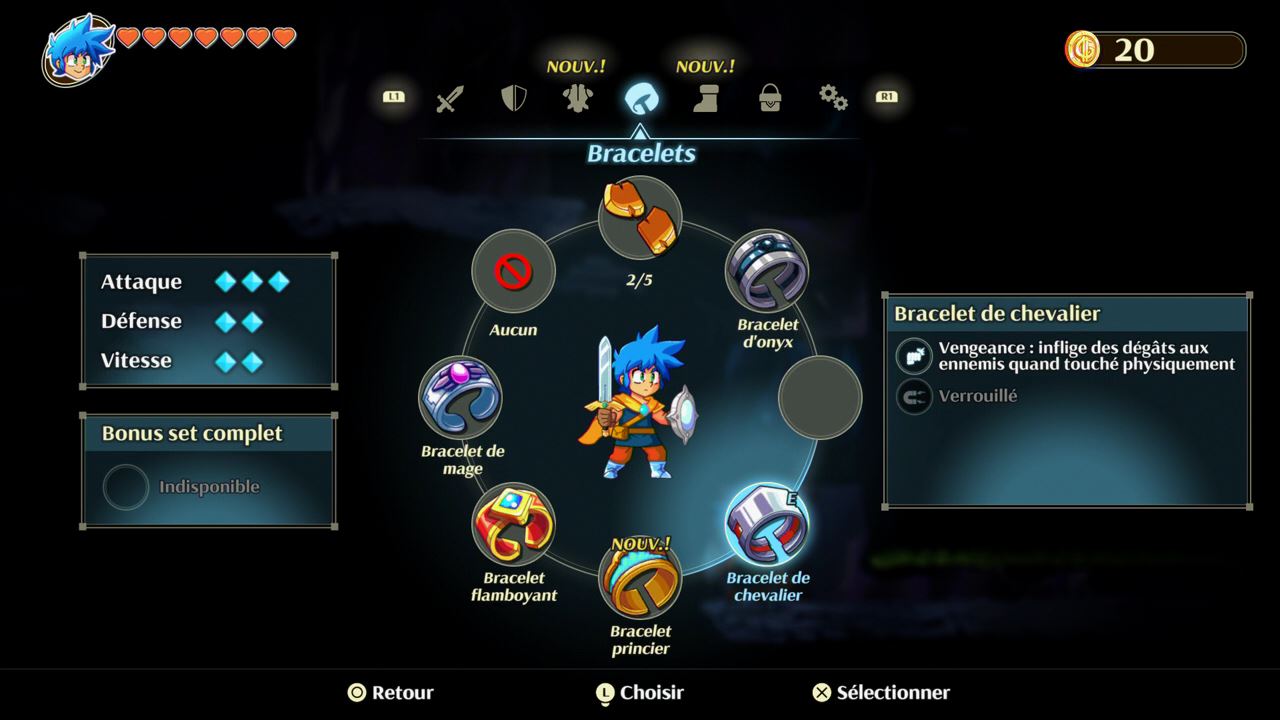This screenshot has width=1280, height=720.
Task: Open the boots equipment tab
Action: (x=706, y=98)
